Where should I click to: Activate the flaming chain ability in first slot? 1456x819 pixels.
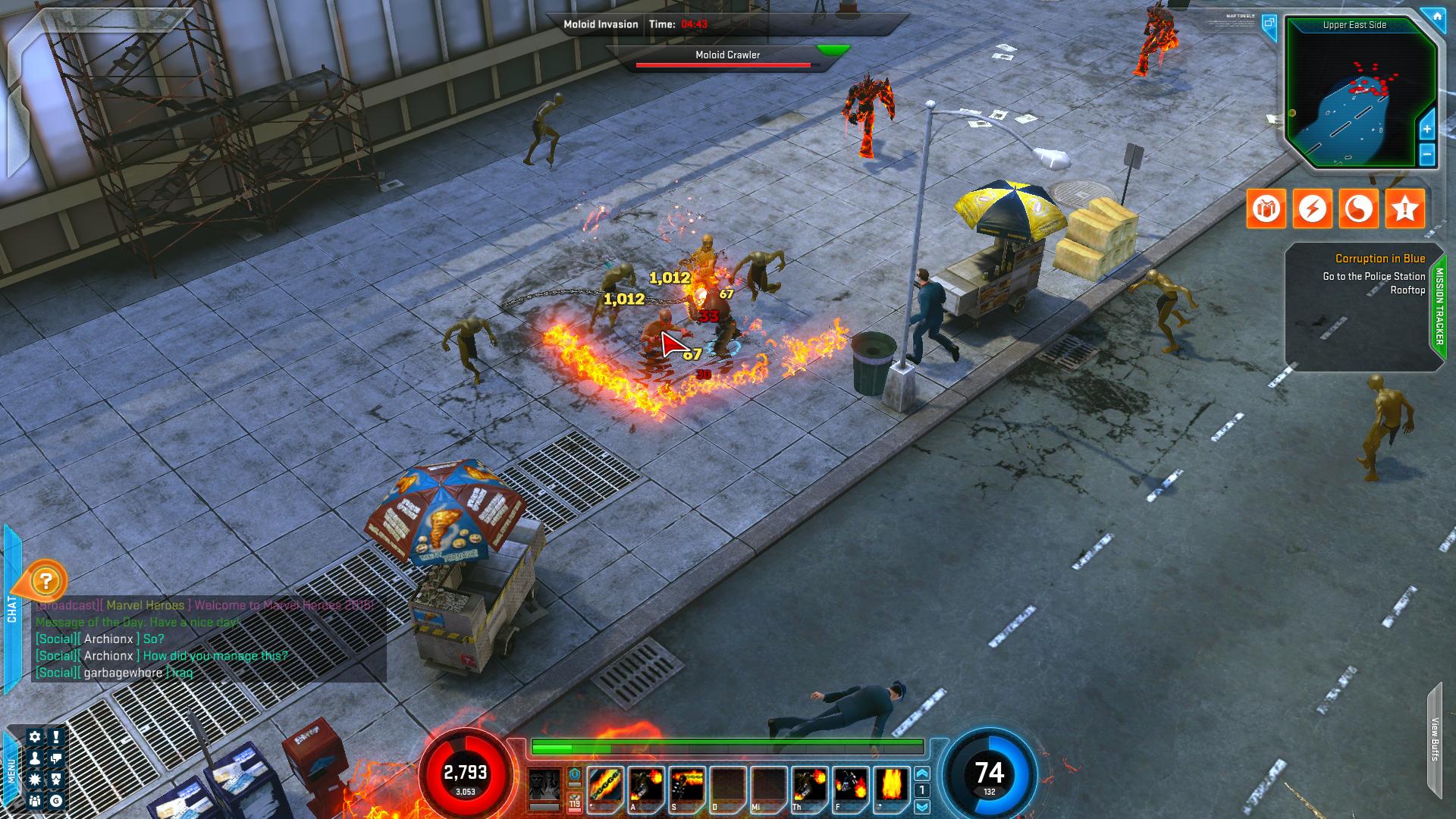pos(605,786)
